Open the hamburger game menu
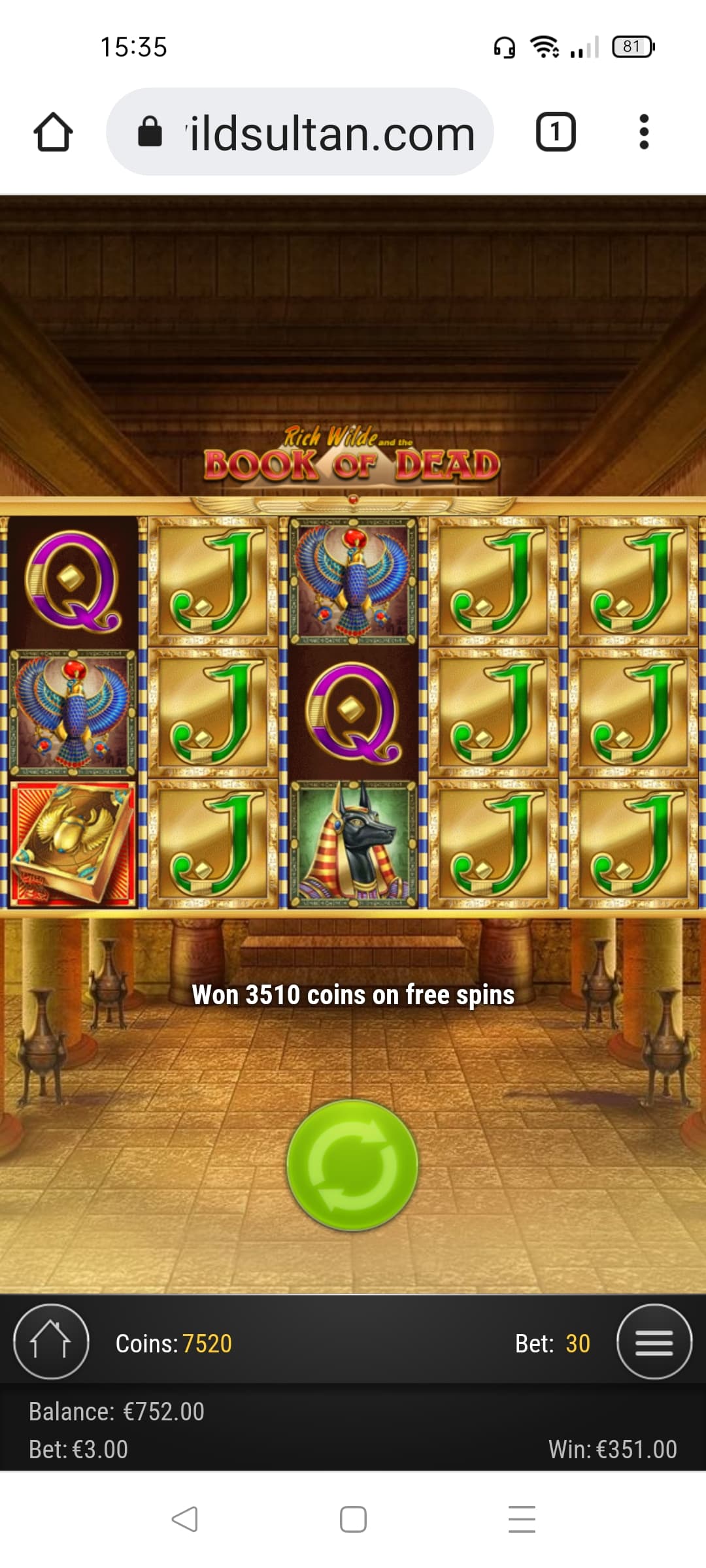Image resolution: width=706 pixels, height=1568 pixels. 654,1342
